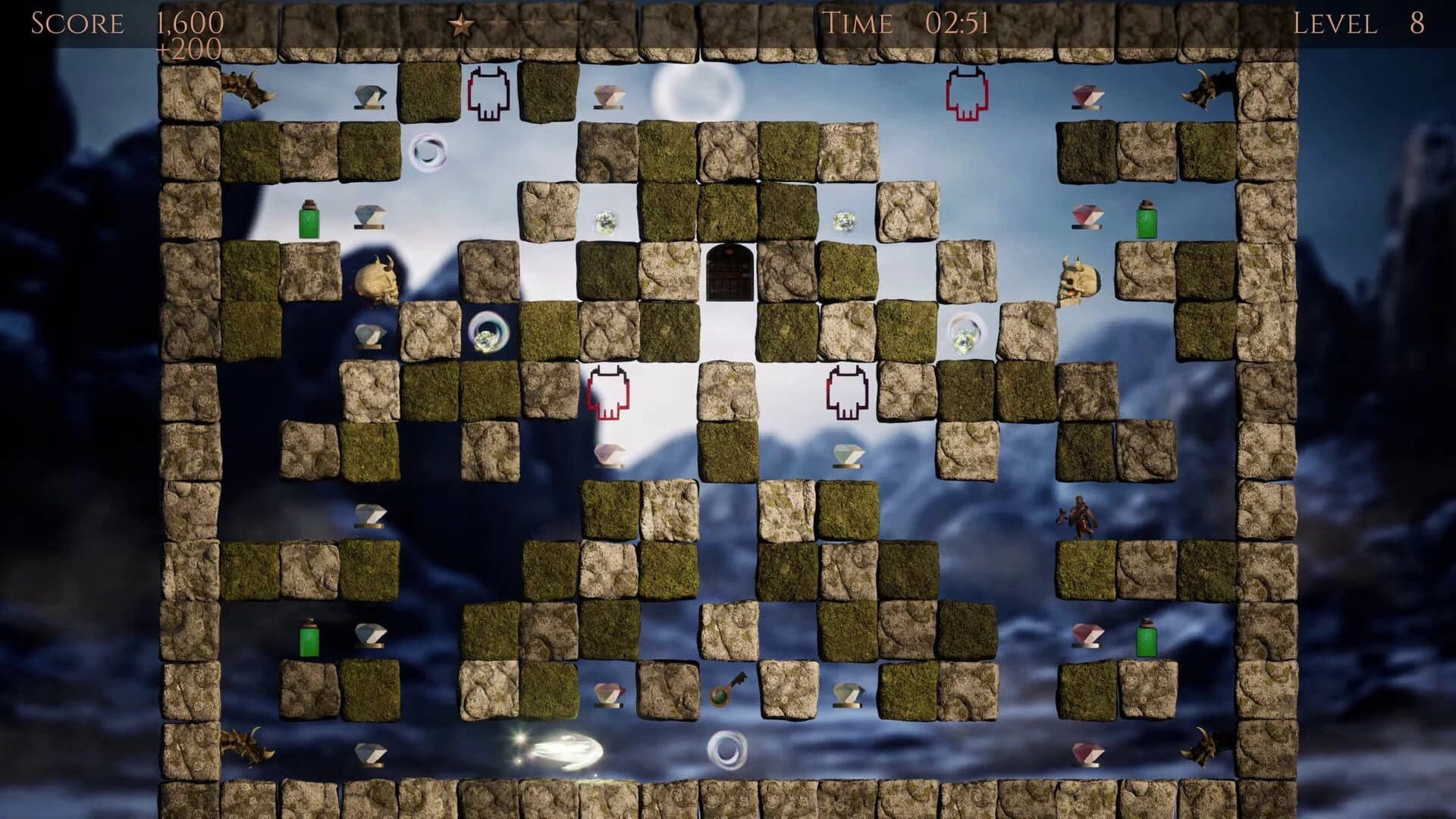This screenshot has height=819, width=1456.
Task: Select the red pixel skull outline near the top
Action: (x=489, y=91)
